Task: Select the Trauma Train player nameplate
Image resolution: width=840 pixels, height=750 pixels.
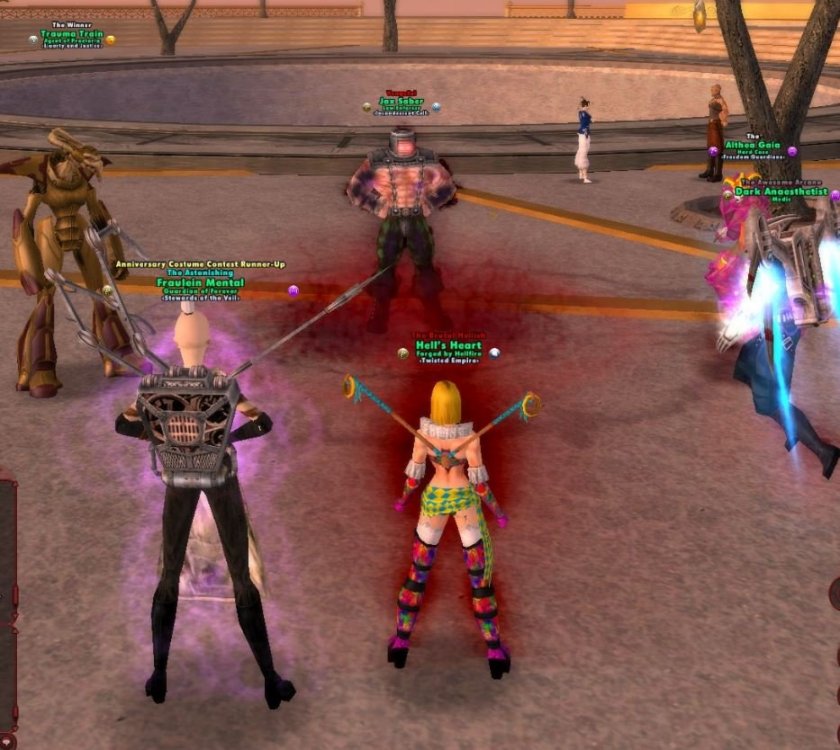Action: pos(72,34)
